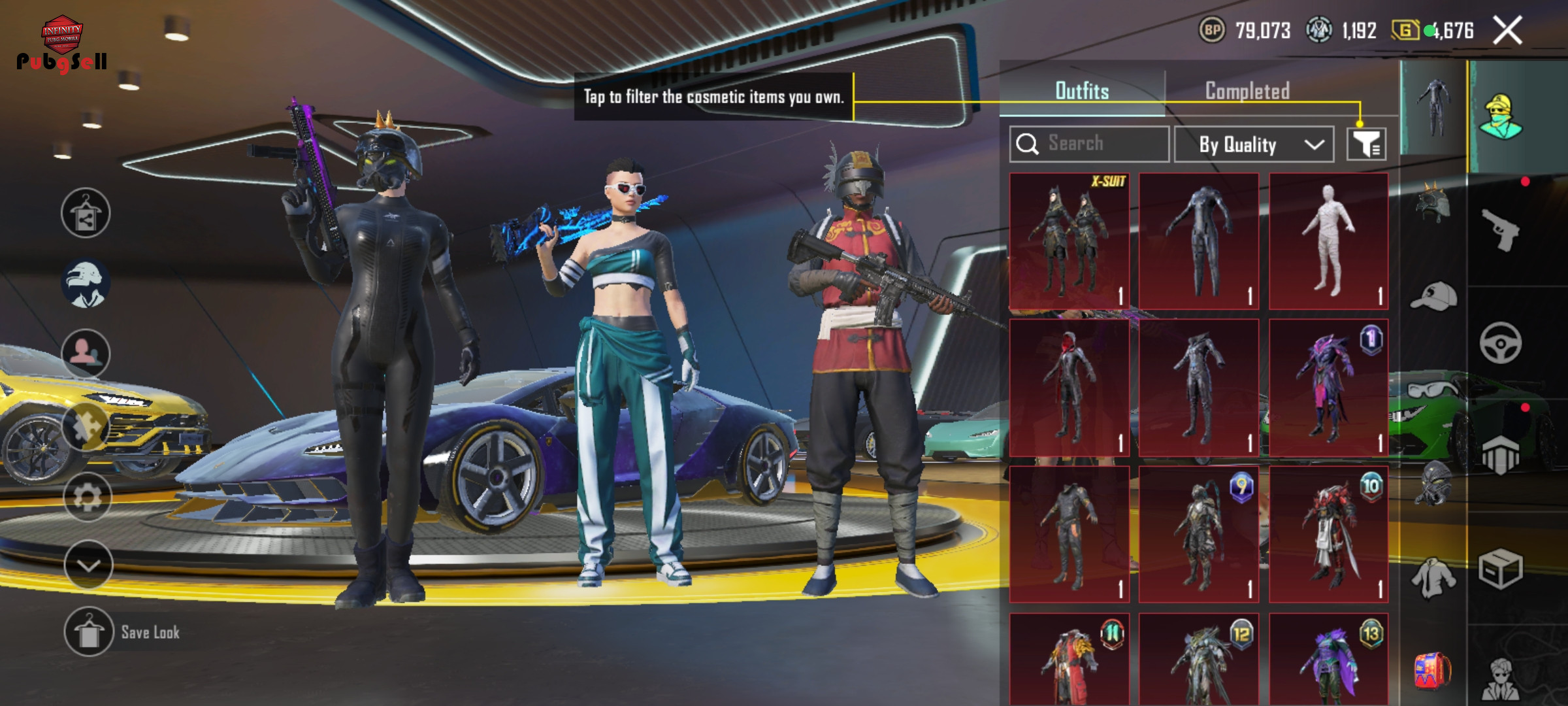Open the steering wheel vehicles category
The width and height of the screenshot is (1568, 706).
tap(1500, 343)
